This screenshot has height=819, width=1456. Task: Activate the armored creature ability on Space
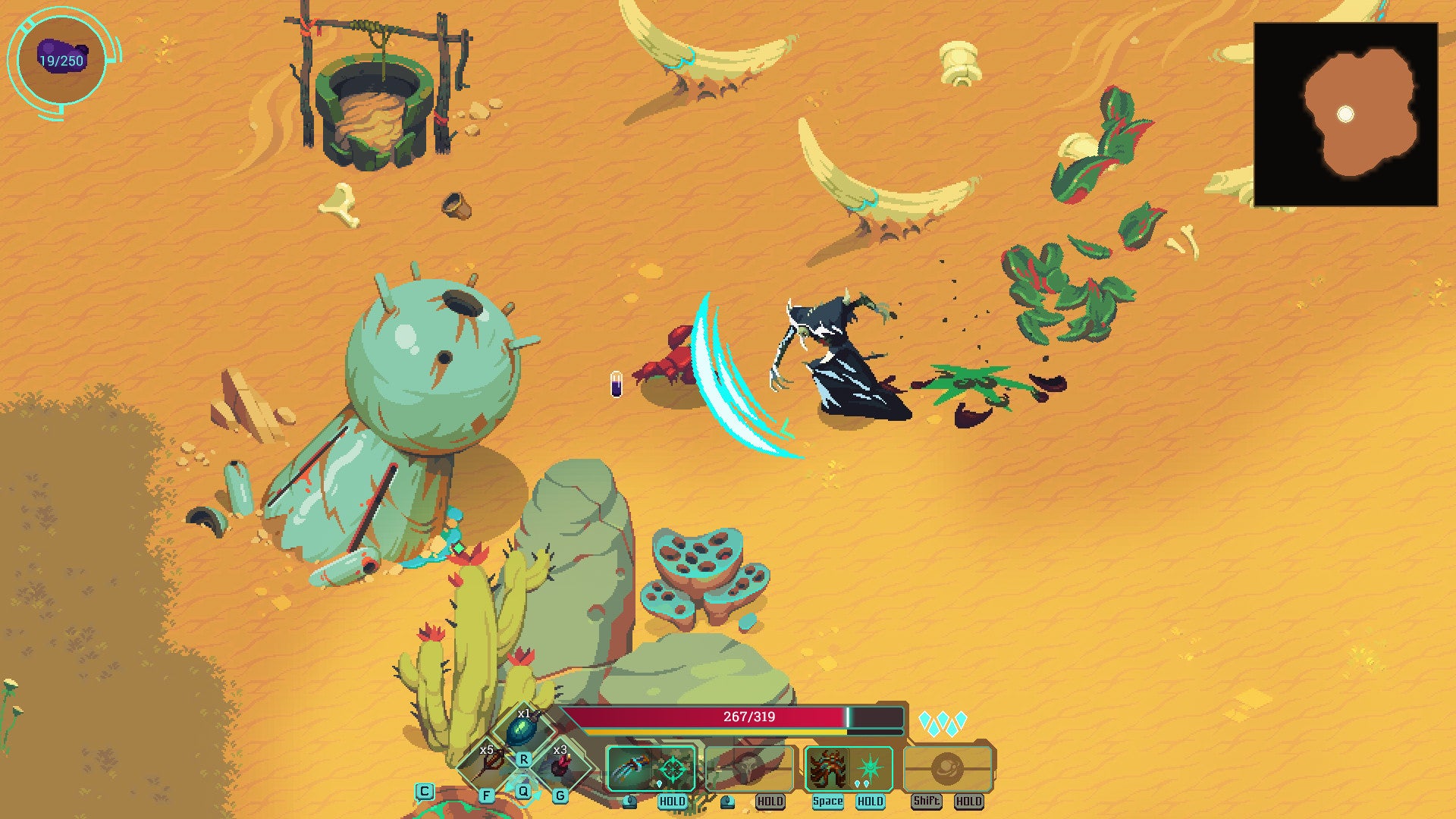[829, 767]
